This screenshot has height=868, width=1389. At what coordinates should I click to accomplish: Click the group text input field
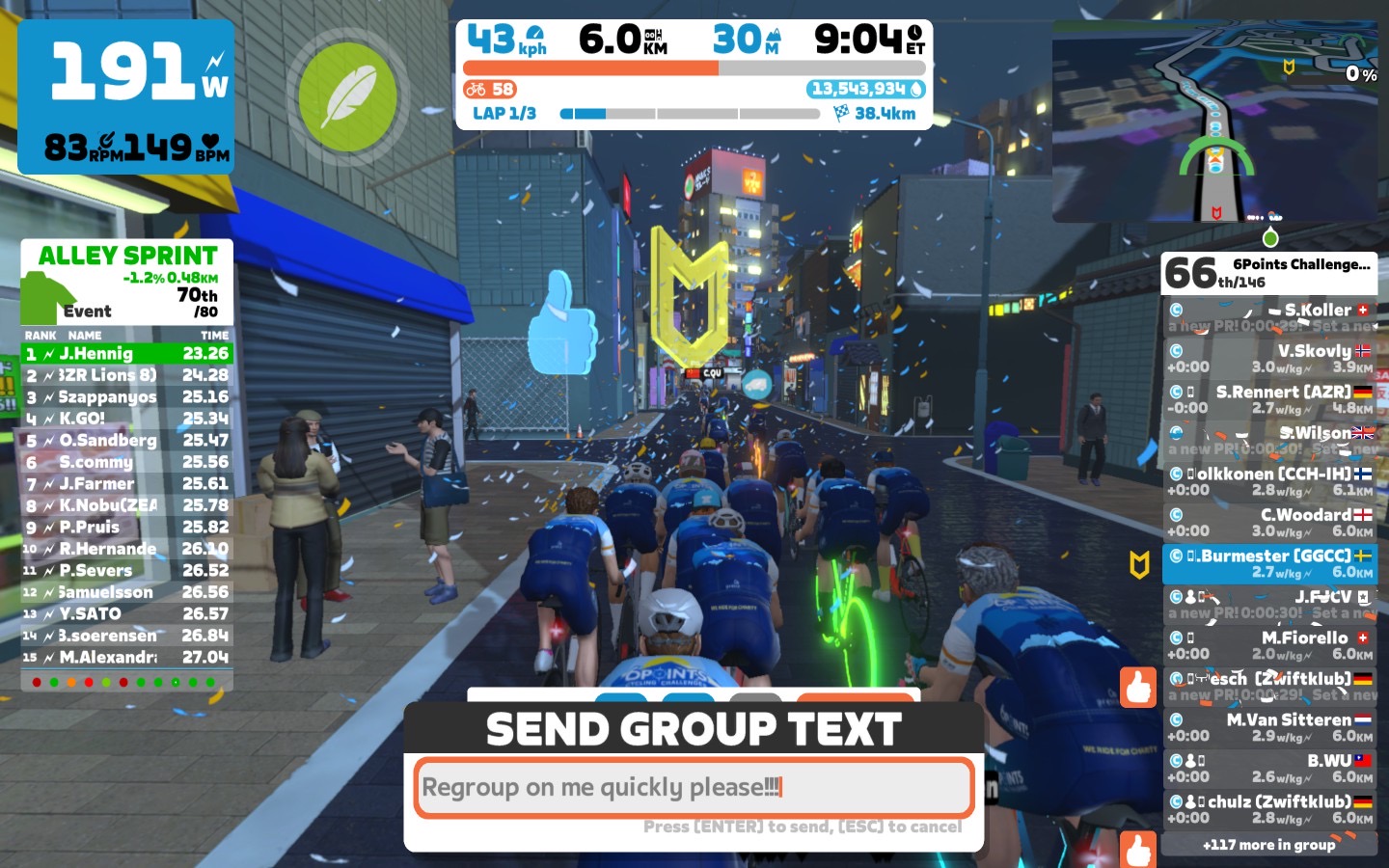point(694,788)
